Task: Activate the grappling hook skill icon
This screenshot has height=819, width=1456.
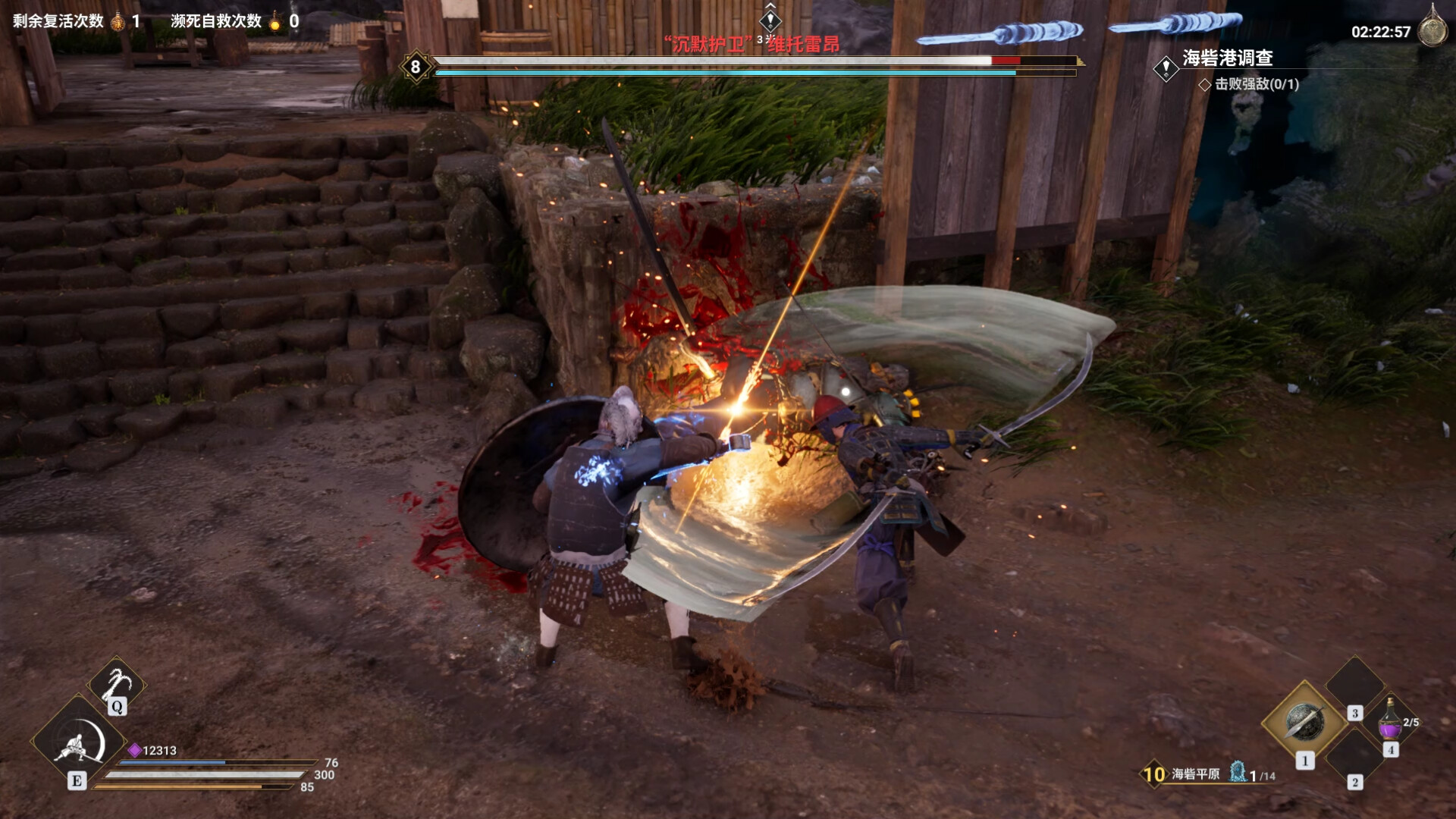Action: (116, 683)
